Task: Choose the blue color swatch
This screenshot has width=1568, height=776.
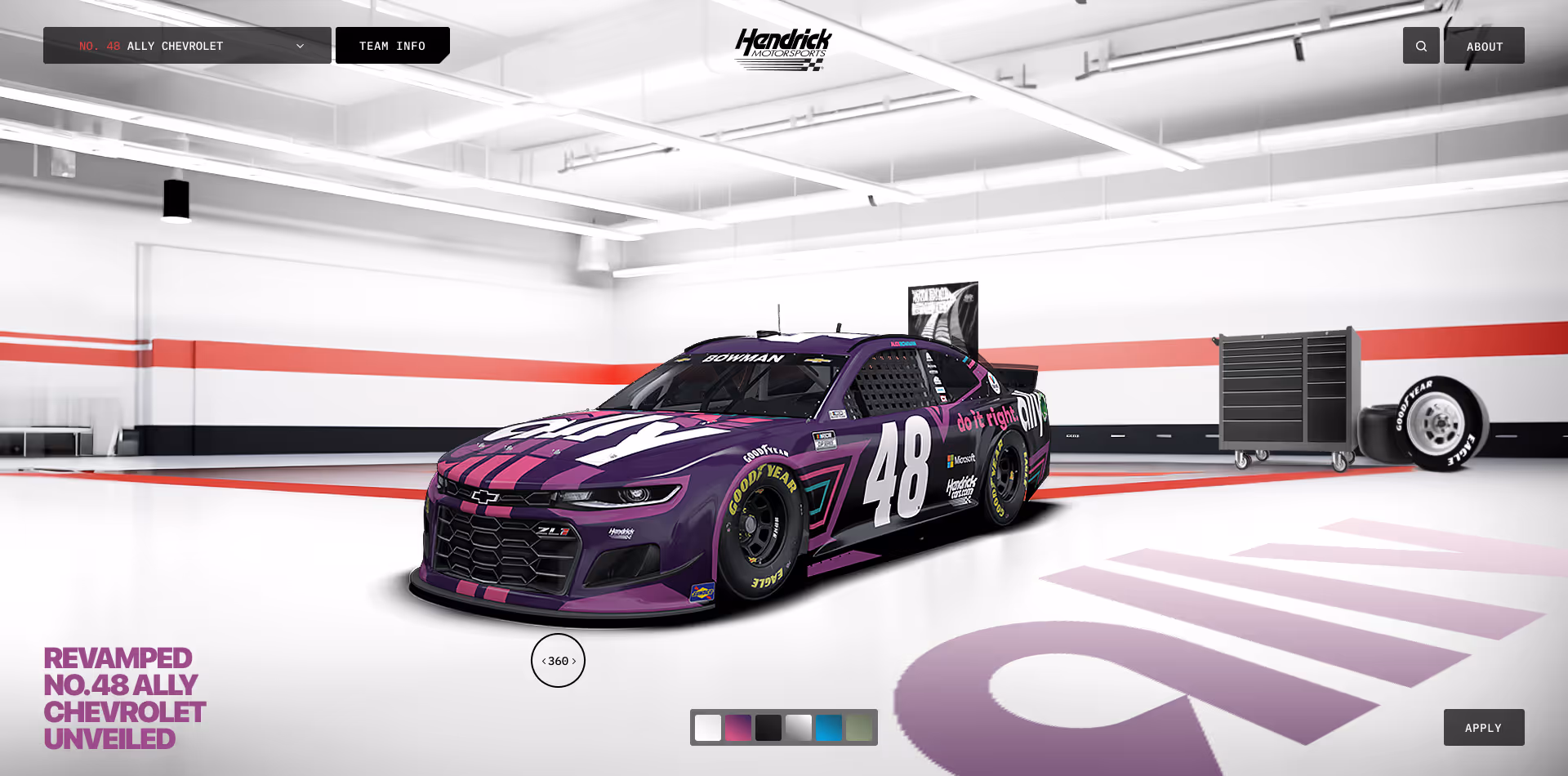Action: pyautogui.click(x=829, y=728)
